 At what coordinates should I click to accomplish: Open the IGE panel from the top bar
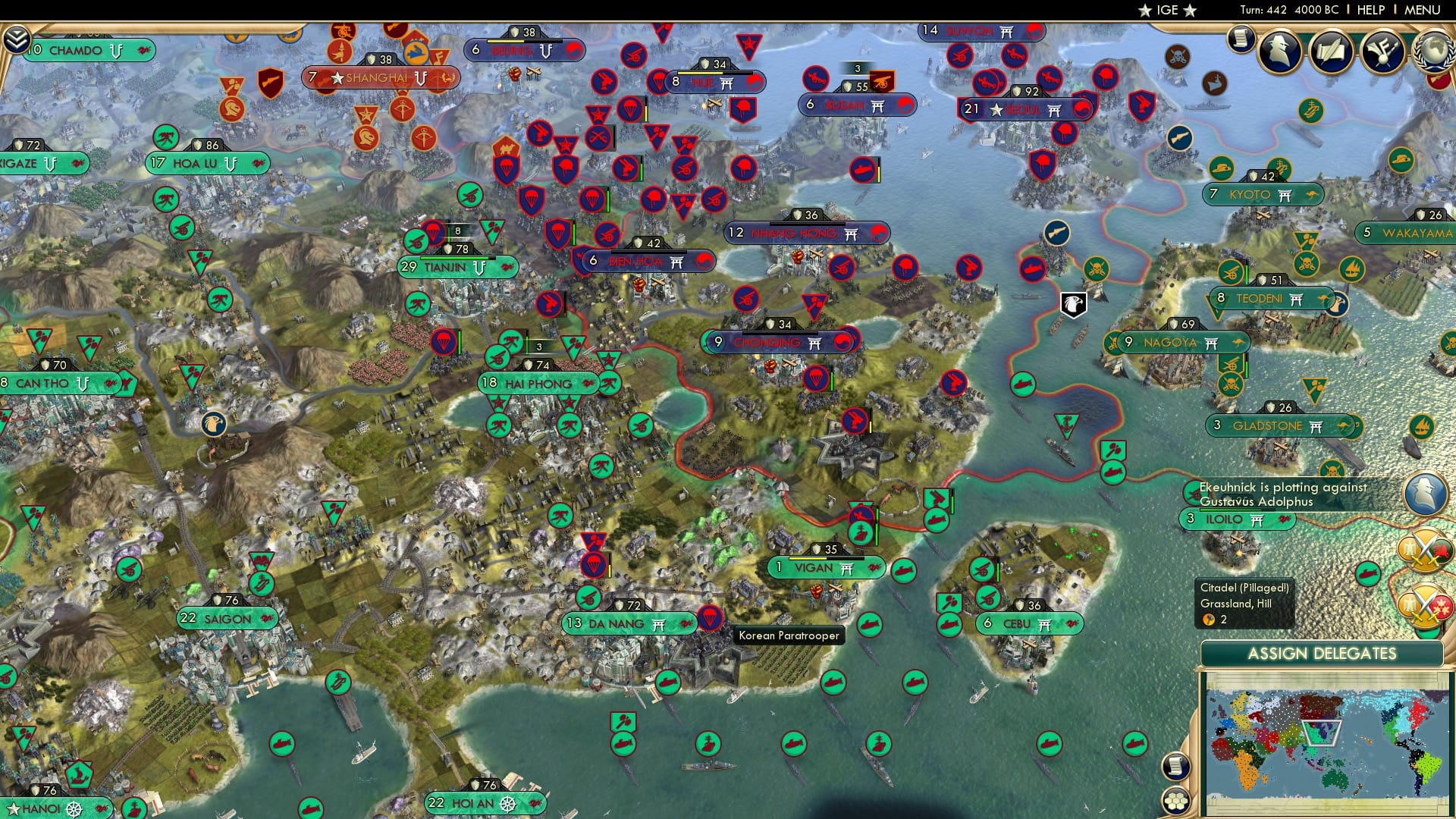(1168, 11)
